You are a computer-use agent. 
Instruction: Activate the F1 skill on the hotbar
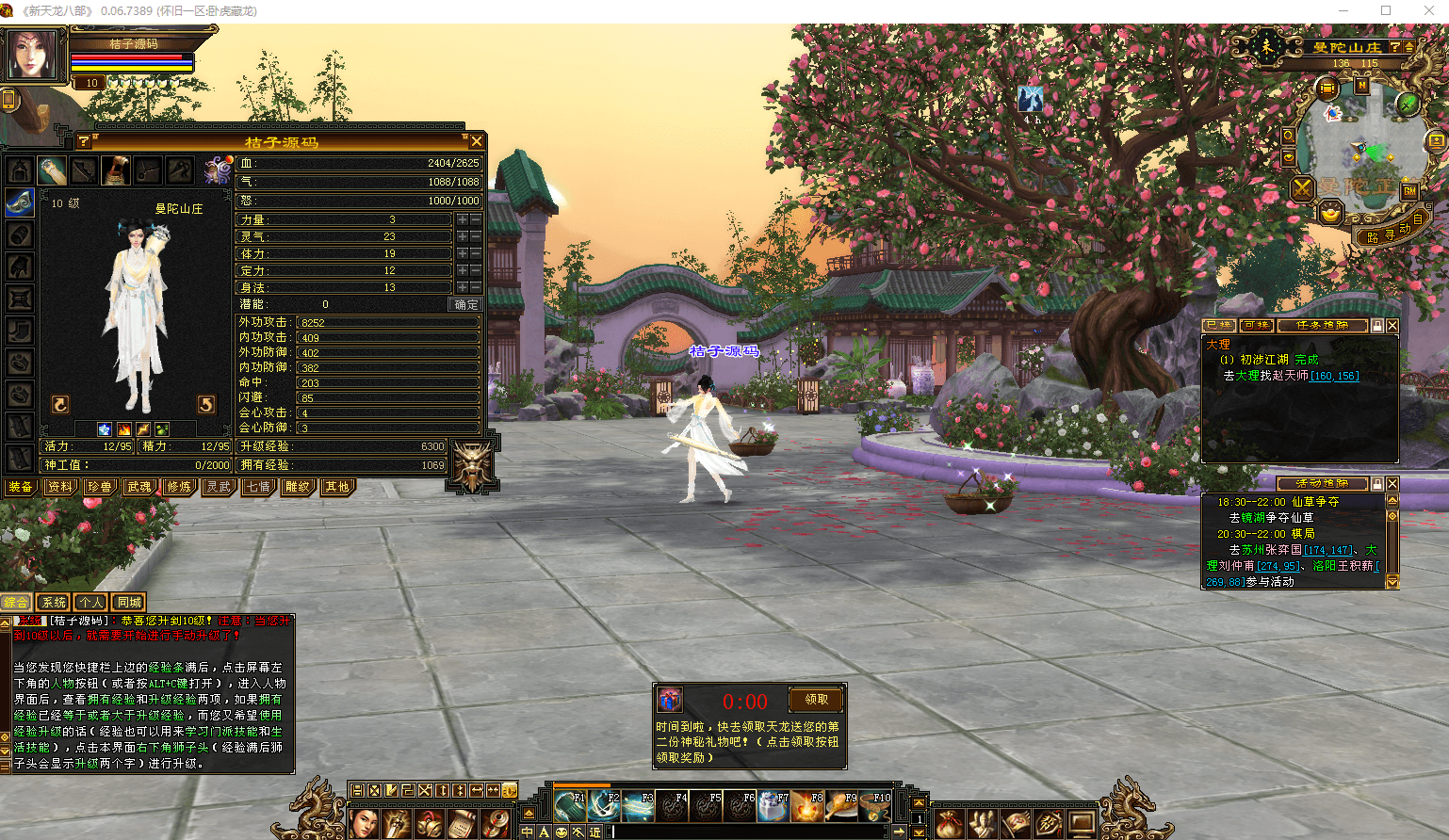point(570,806)
